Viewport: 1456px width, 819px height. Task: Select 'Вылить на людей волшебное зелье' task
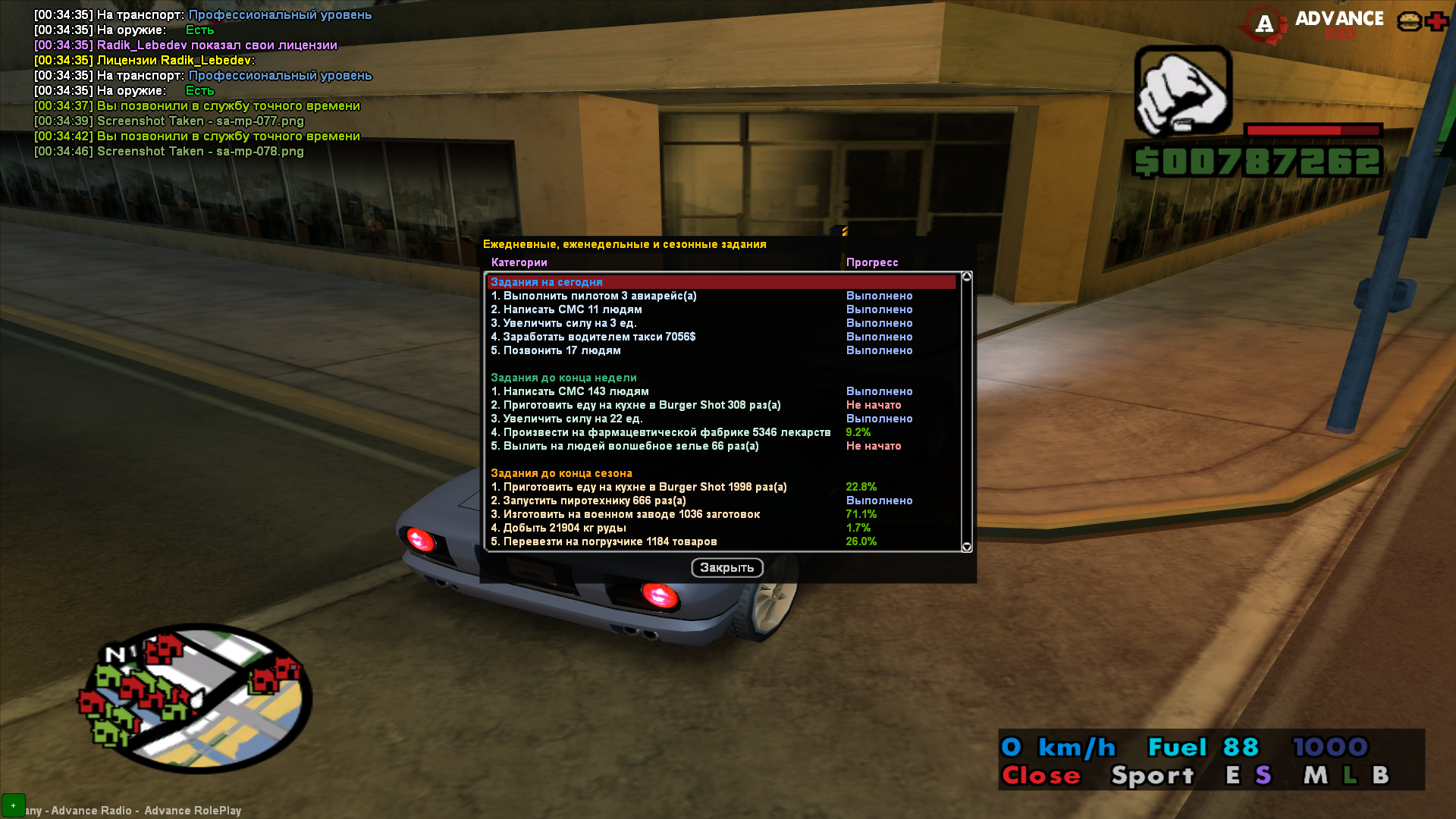624,446
